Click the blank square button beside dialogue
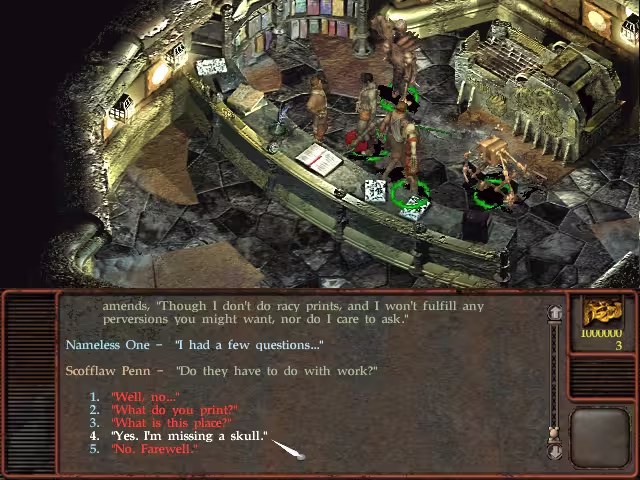Viewport: 640px width, 480px height. coord(602,436)
